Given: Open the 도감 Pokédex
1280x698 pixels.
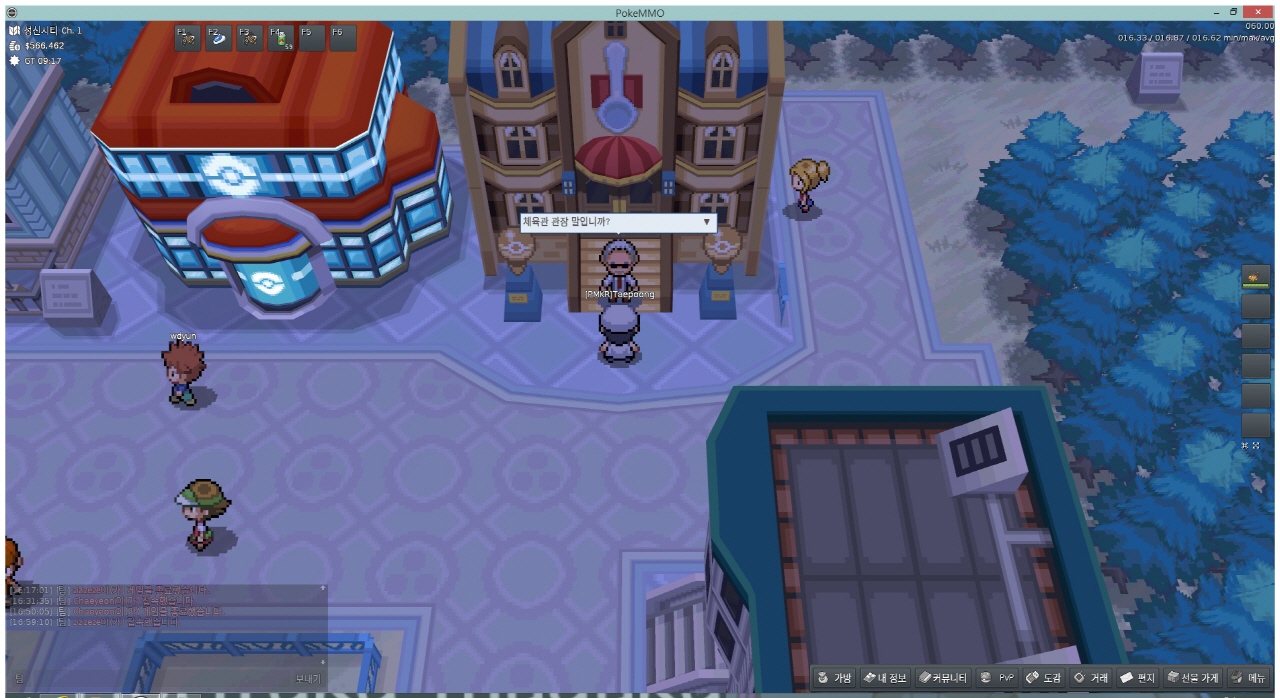Looking at the screenshot, I should pyautogui.click(x=1044, y=678).
